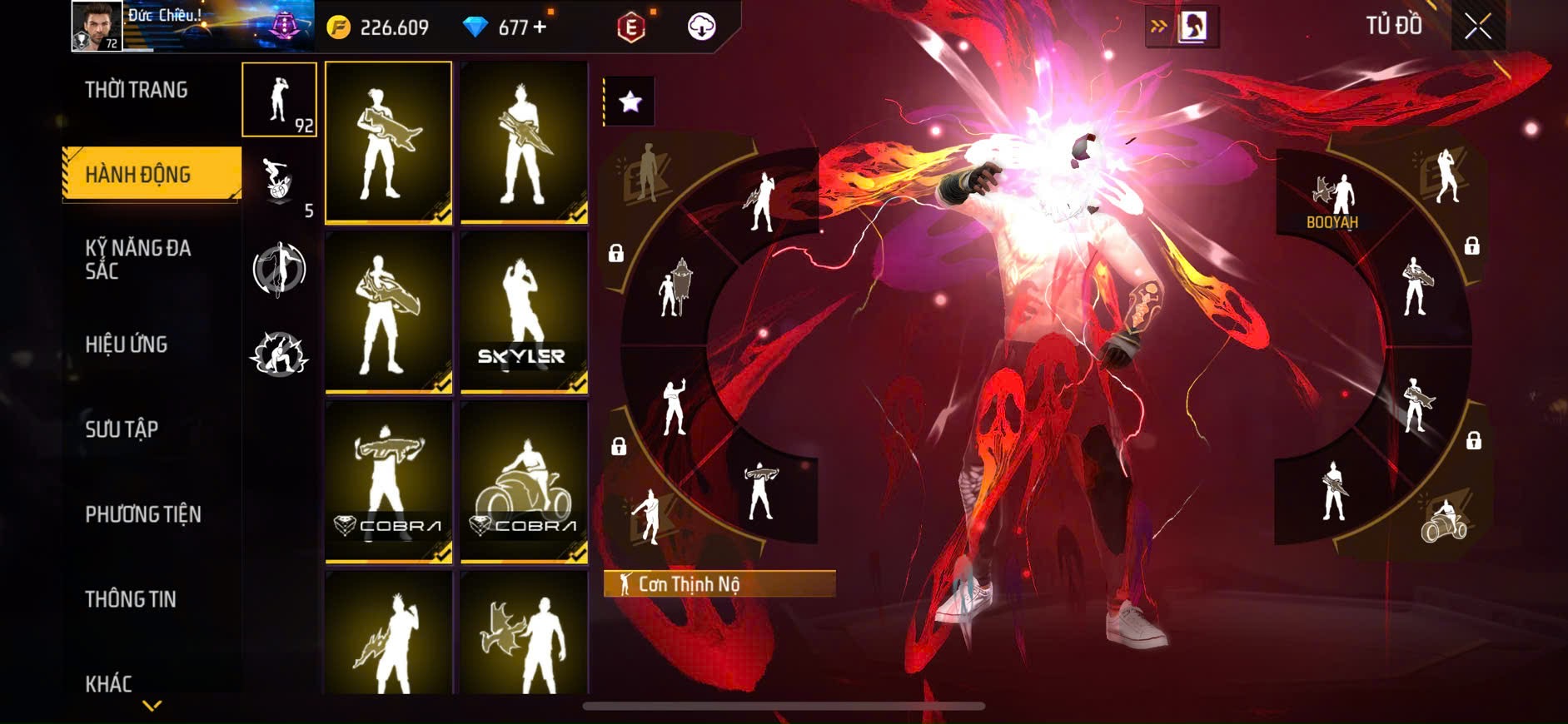Choose the Skyler emote tile

524,311
